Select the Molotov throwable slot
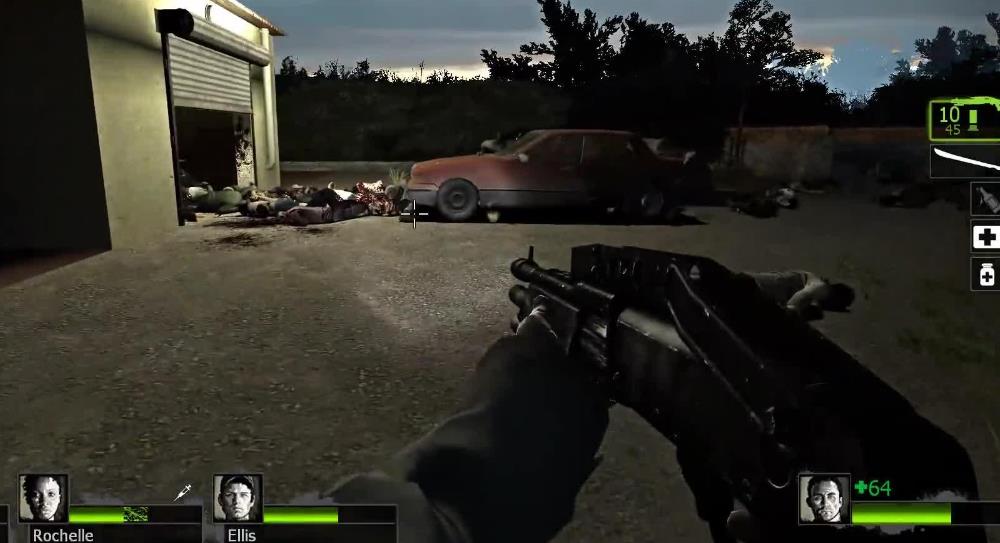Image resolution: width=1000 pixels, height=543 pixels. (985, 198)
